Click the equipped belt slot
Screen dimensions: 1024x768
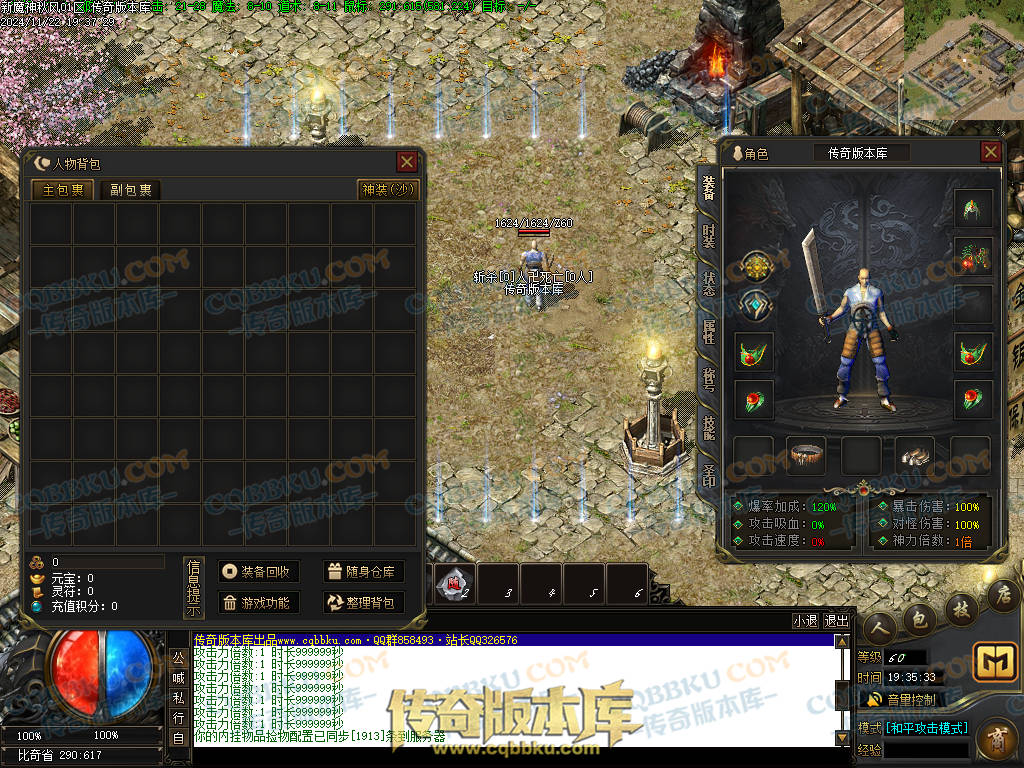click(806, 455)
